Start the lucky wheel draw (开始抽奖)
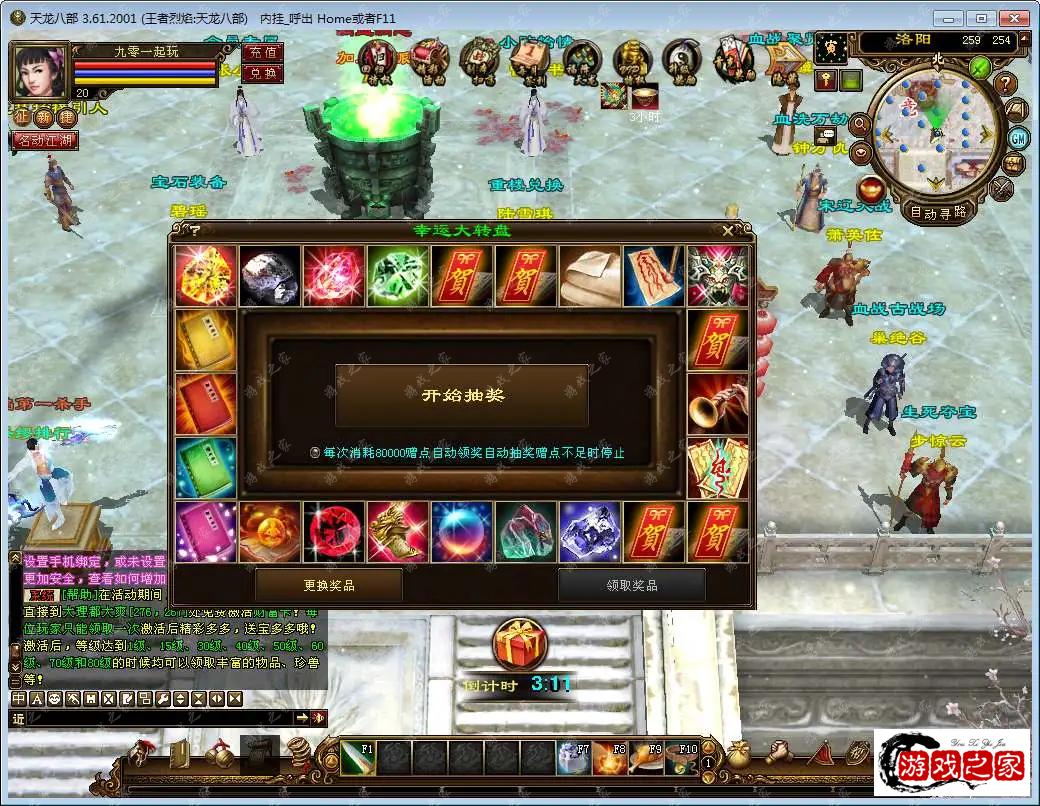Image resolution: width=1040 pixels, height=806 pixels. click(x=461, y=396)
